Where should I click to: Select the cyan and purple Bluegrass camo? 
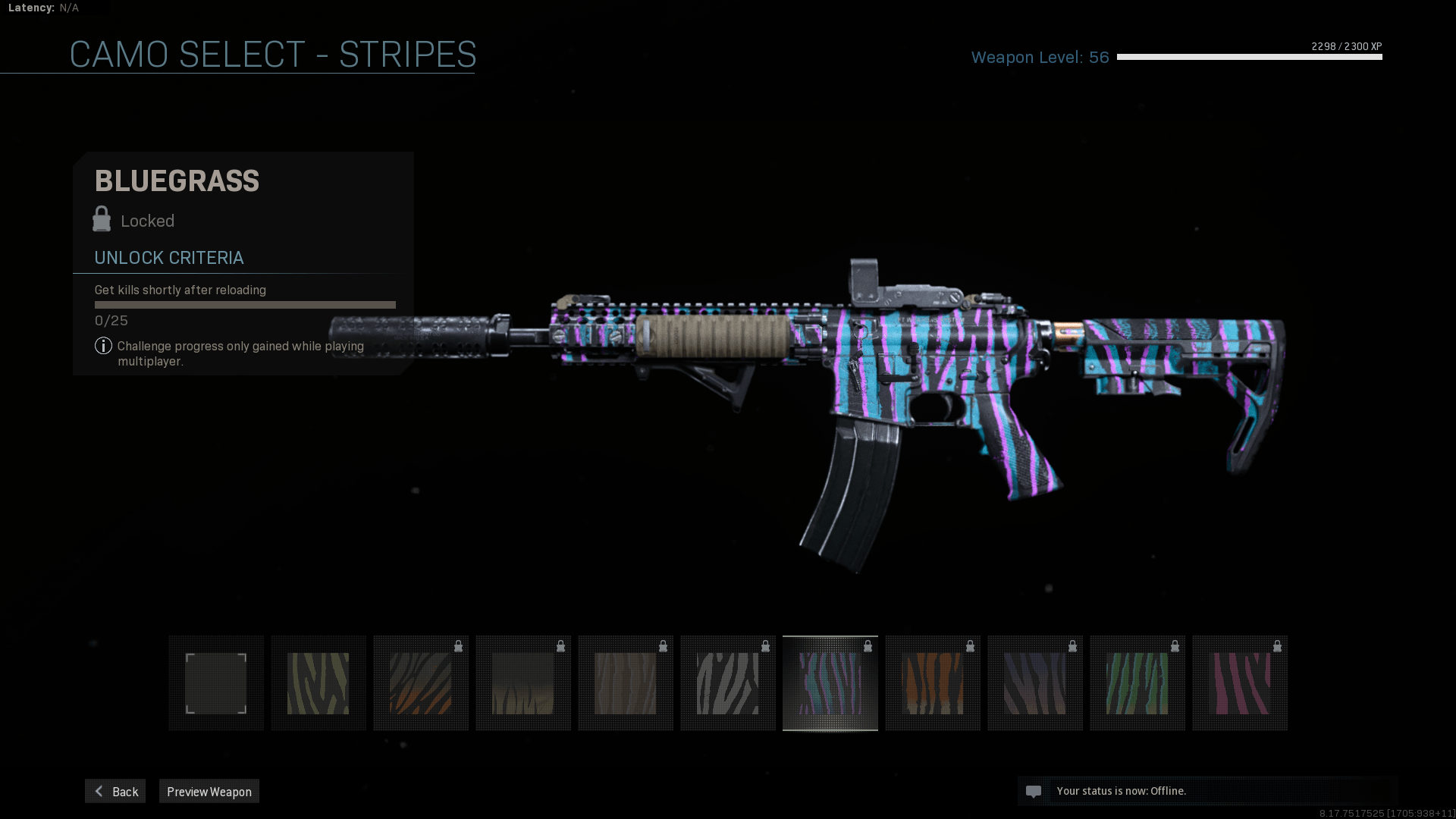click(830, 683)
